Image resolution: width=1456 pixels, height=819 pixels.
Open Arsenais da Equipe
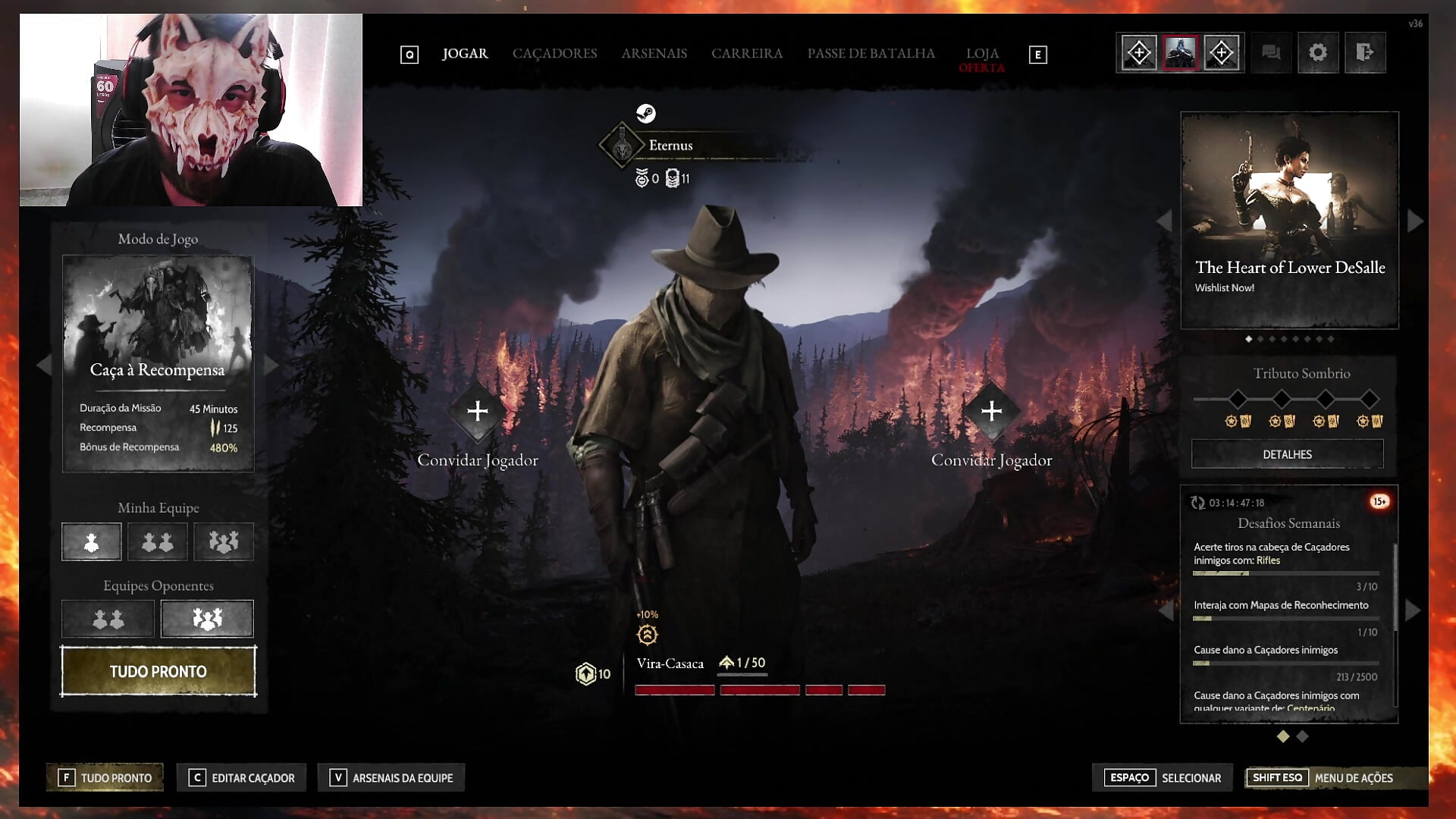391,778
